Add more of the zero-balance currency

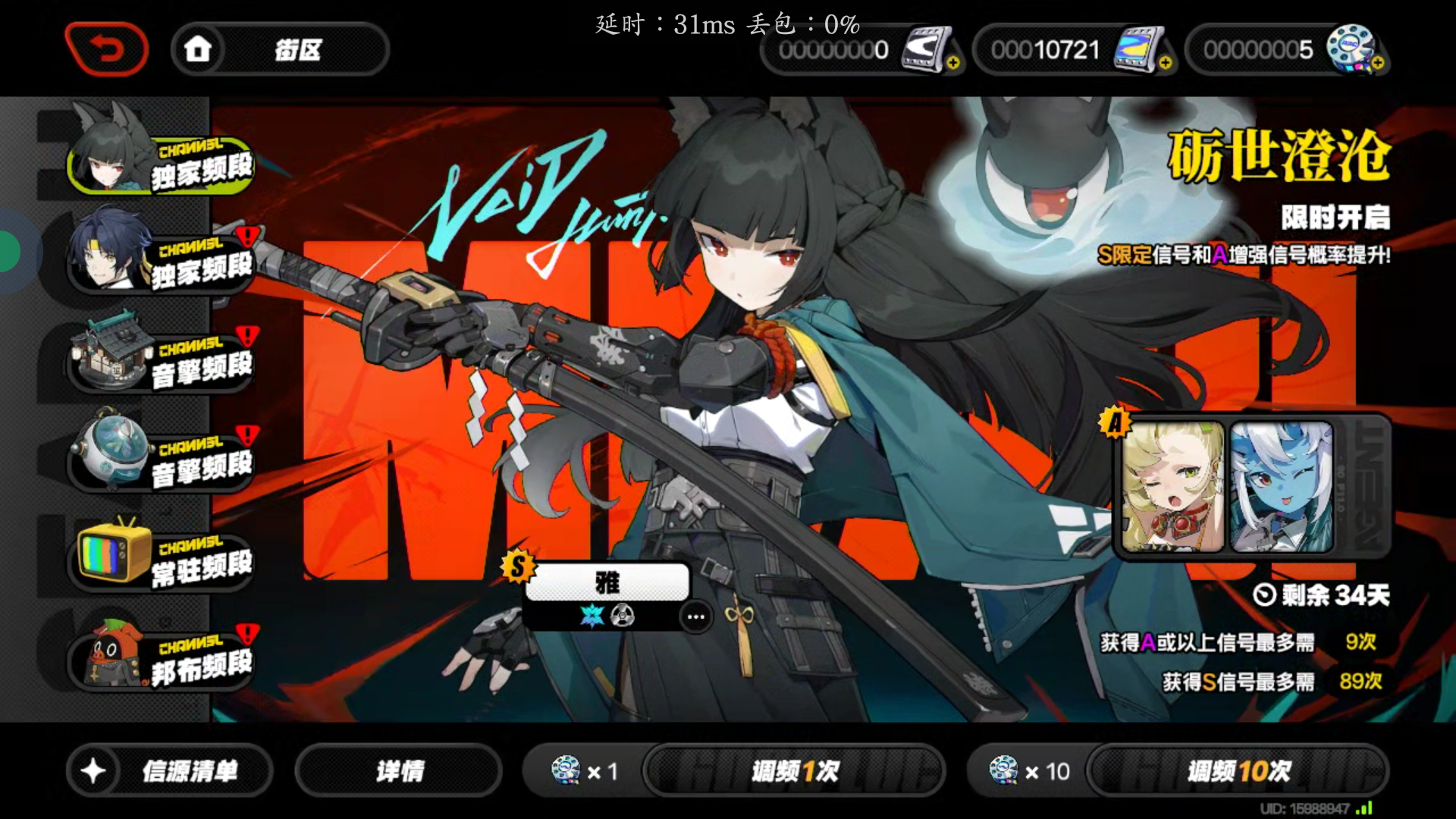[x=953, y=63]
